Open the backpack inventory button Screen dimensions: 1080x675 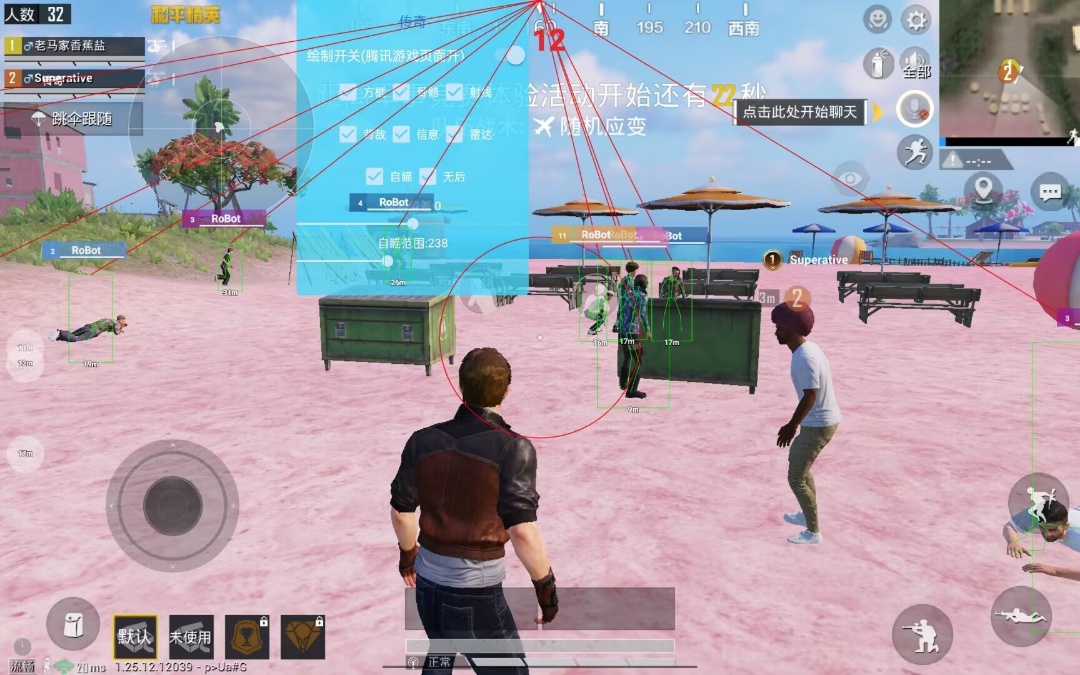click(x=73, y=624)
